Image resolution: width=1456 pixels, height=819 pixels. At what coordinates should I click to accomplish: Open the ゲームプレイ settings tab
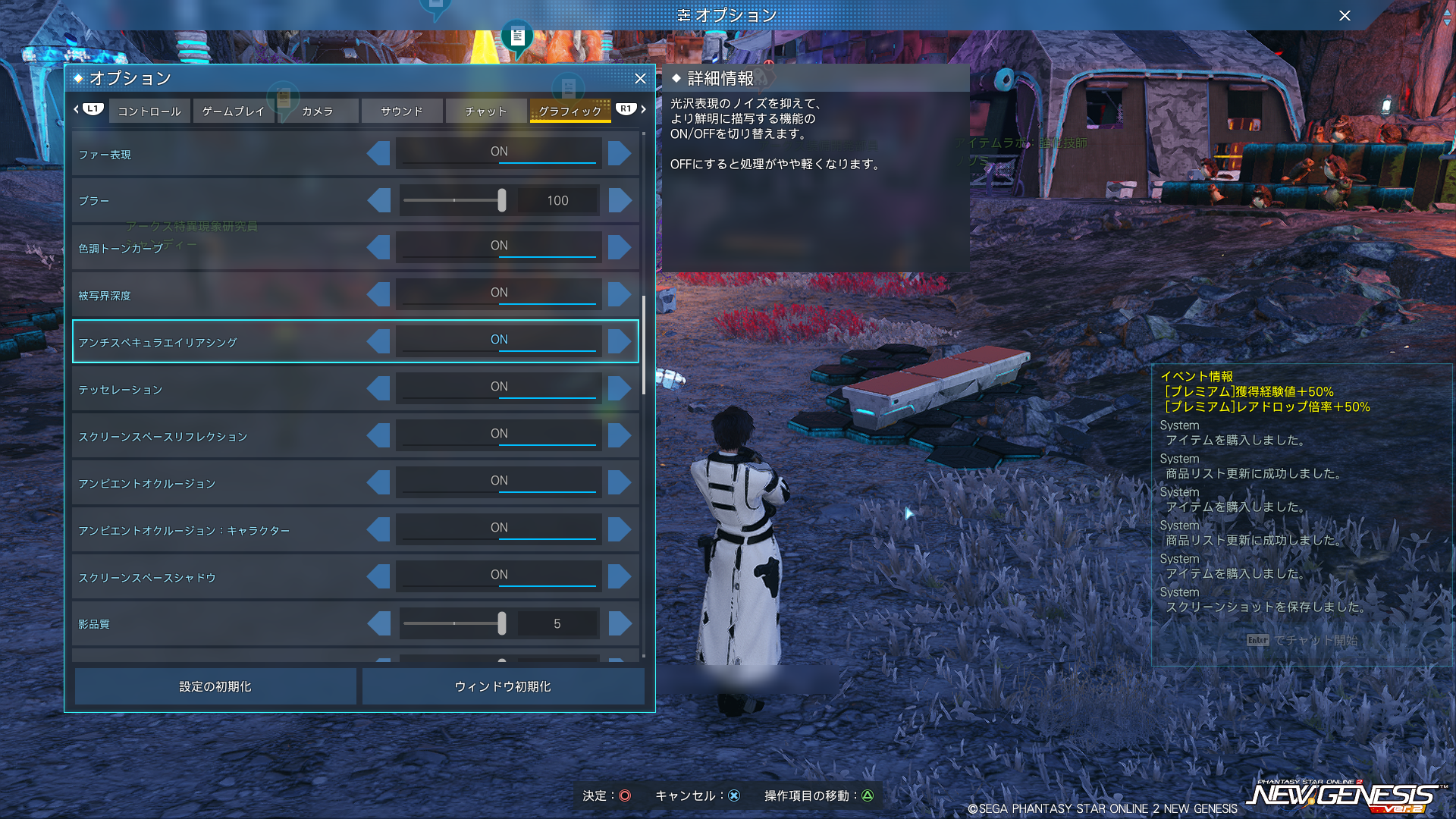click(x=234, y=111)
